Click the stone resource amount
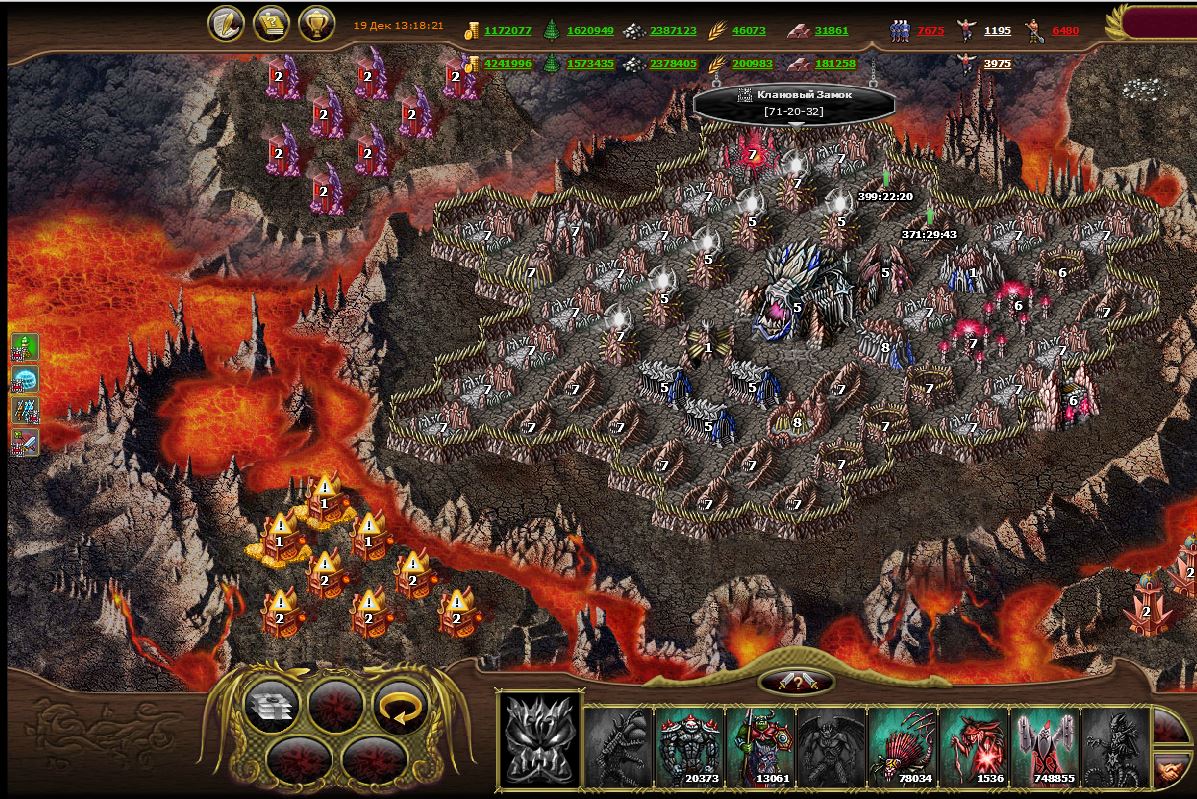This screenshot has height=799, width=1197. tap(673, 31)
